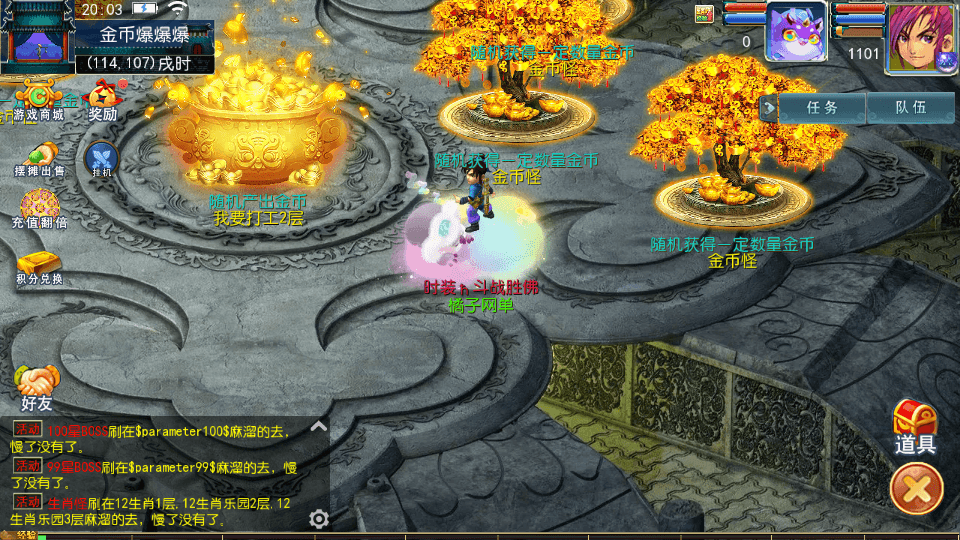Open chat settings gear icon

click(319, 518)
